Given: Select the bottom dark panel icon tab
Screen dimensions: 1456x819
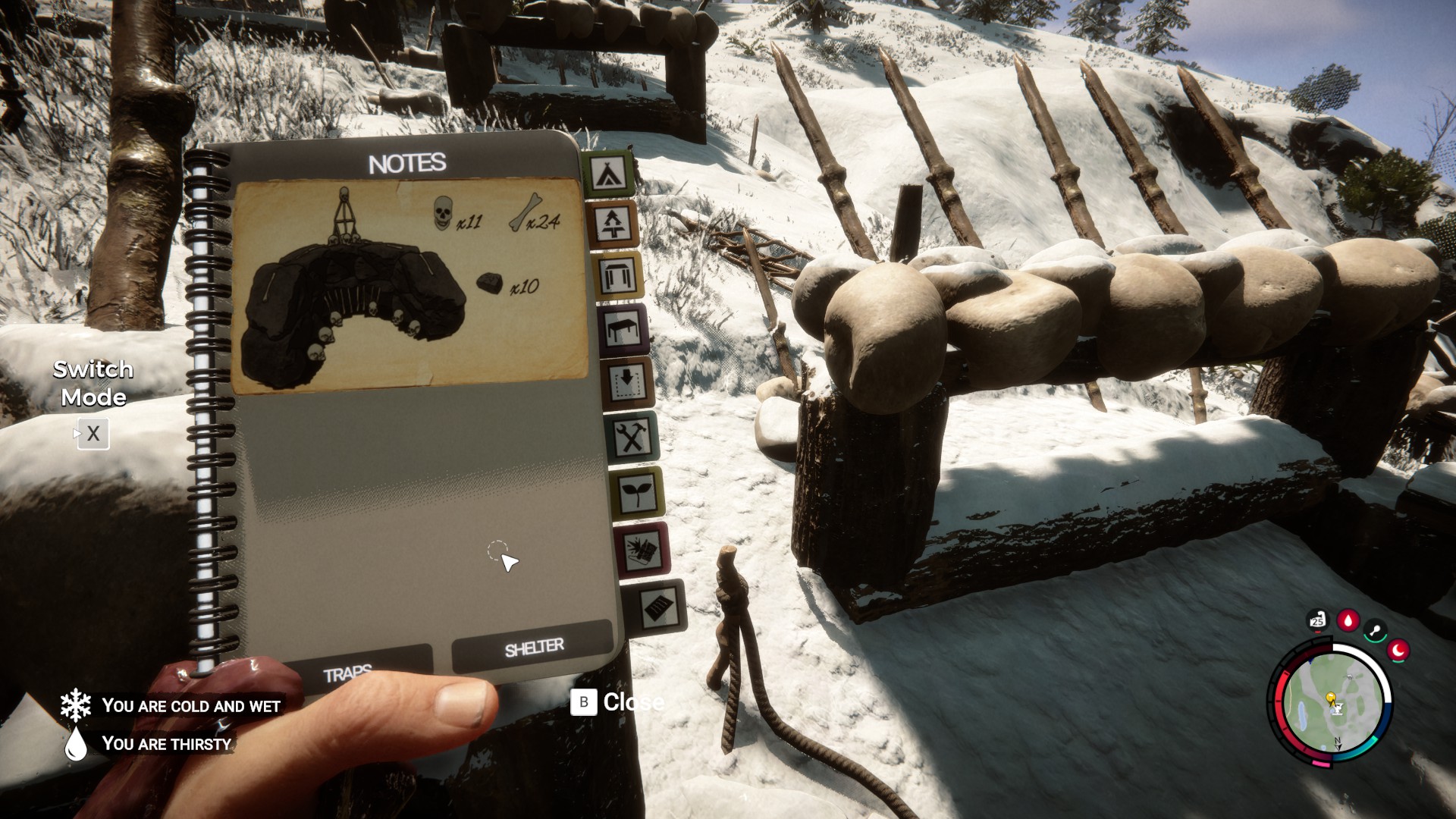Looking at the screenshot, I should 655,607.
